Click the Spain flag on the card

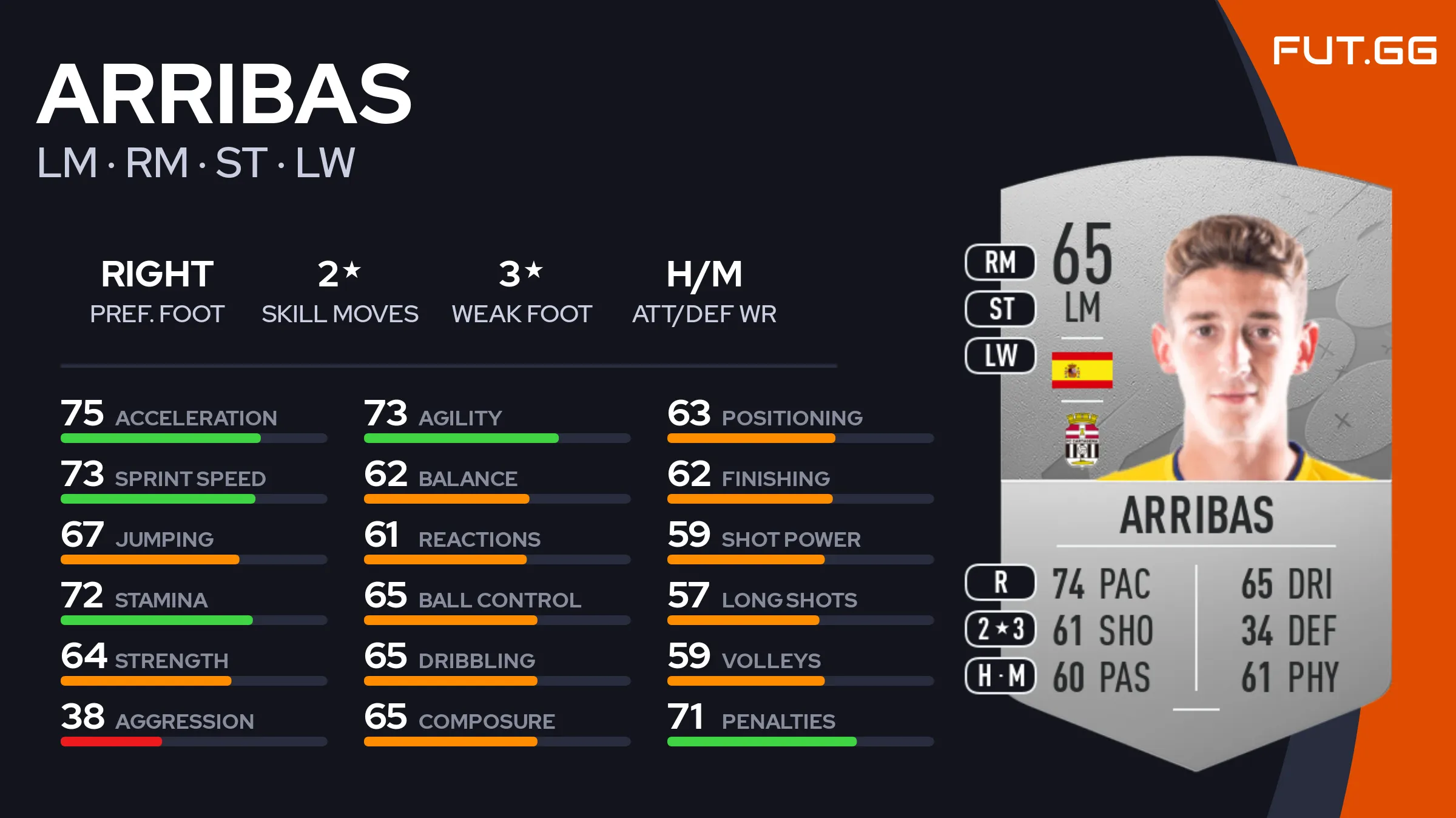point(1082,370)
